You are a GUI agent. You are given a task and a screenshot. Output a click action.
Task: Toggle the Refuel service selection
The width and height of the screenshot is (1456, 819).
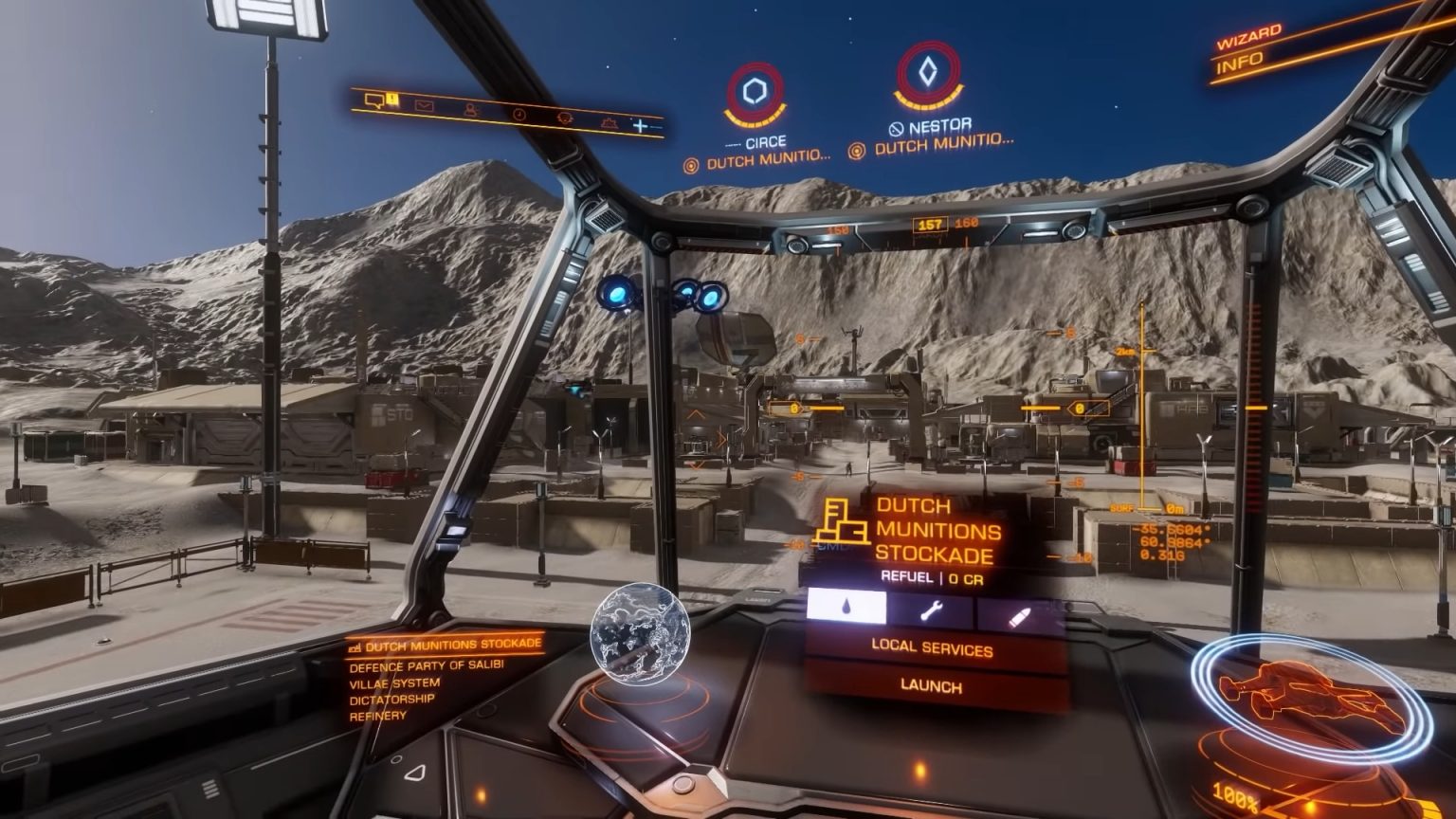[846, 608]
